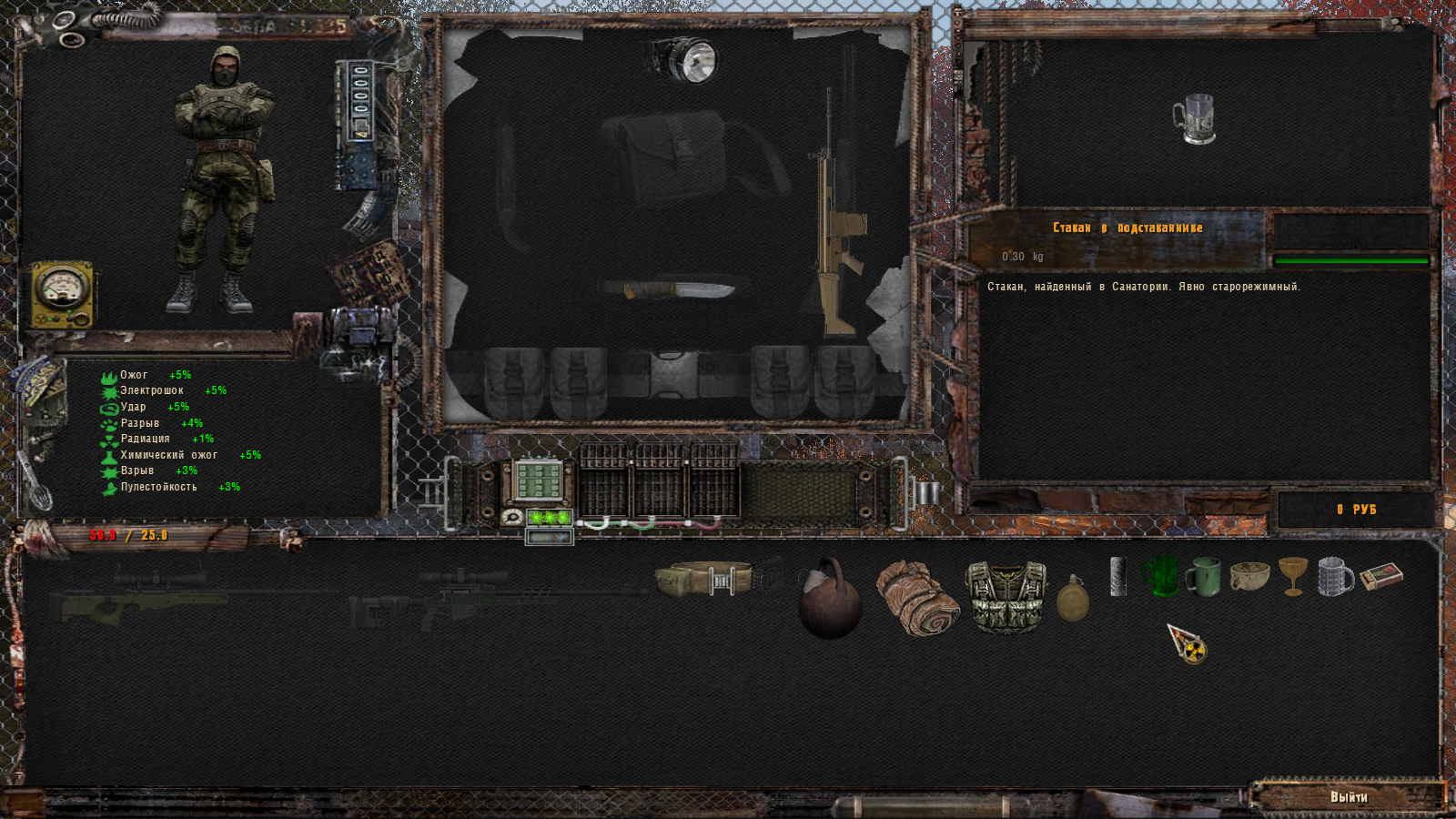Select the matchbox item
This screenshot has width=1456, height=819.
tap(1381, 576)
